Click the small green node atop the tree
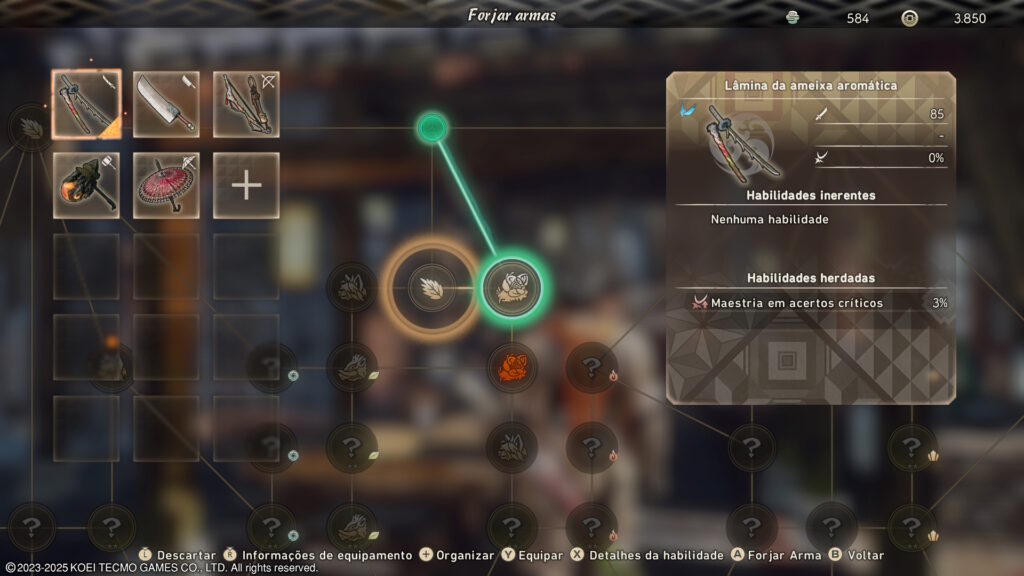 [x=432, y=127]
